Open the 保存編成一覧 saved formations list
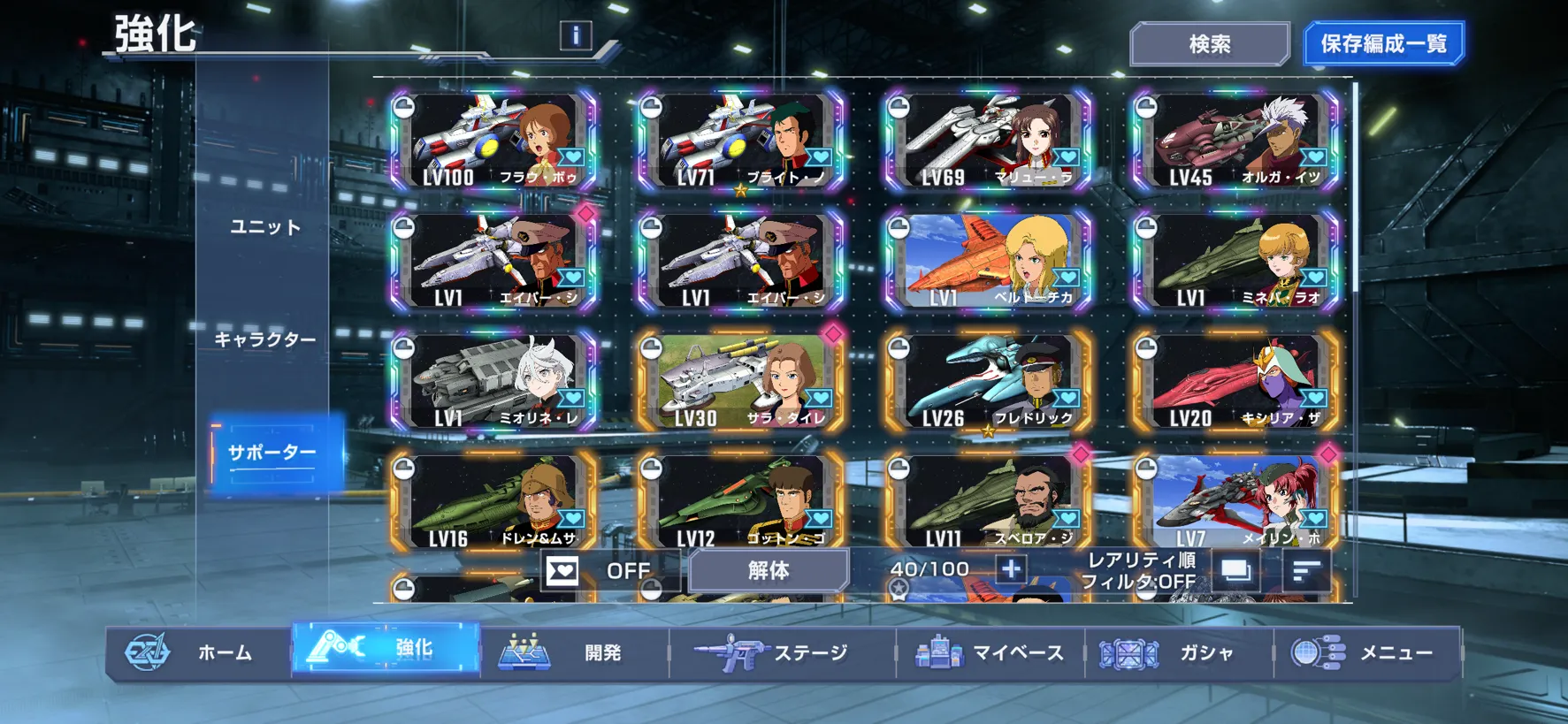The width and height of the screenshot is (1568, 724). (1383, 44)
